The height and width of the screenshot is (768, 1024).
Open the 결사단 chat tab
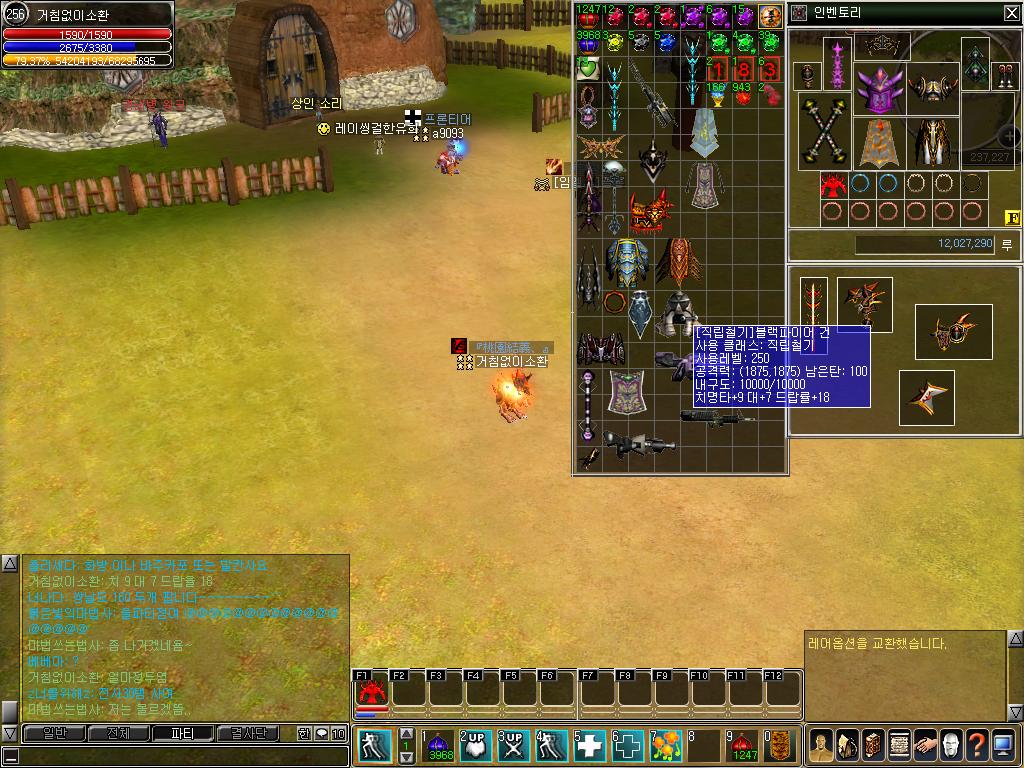[x=247, y=733]
